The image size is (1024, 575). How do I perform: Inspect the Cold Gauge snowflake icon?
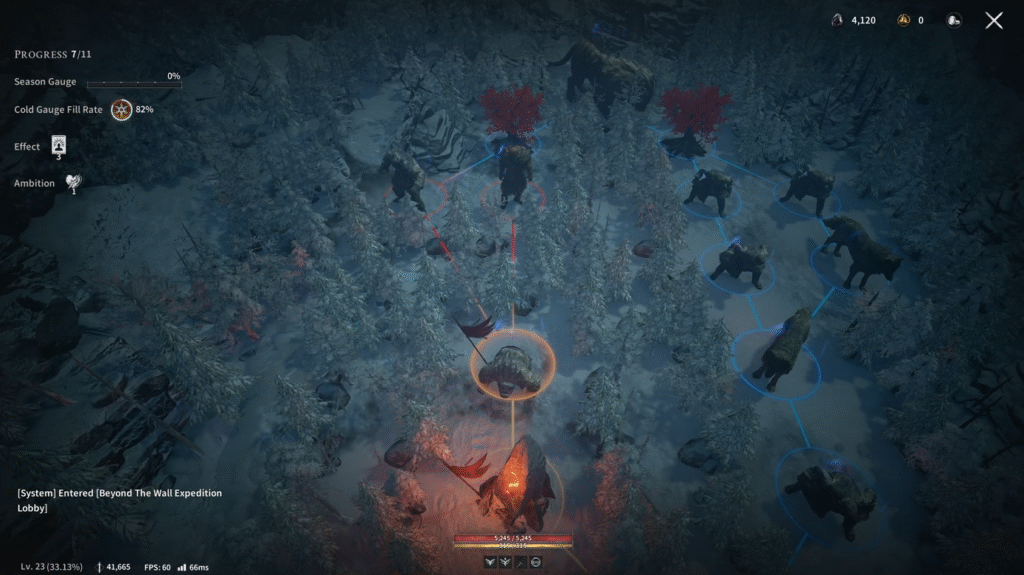pos(121,109)
